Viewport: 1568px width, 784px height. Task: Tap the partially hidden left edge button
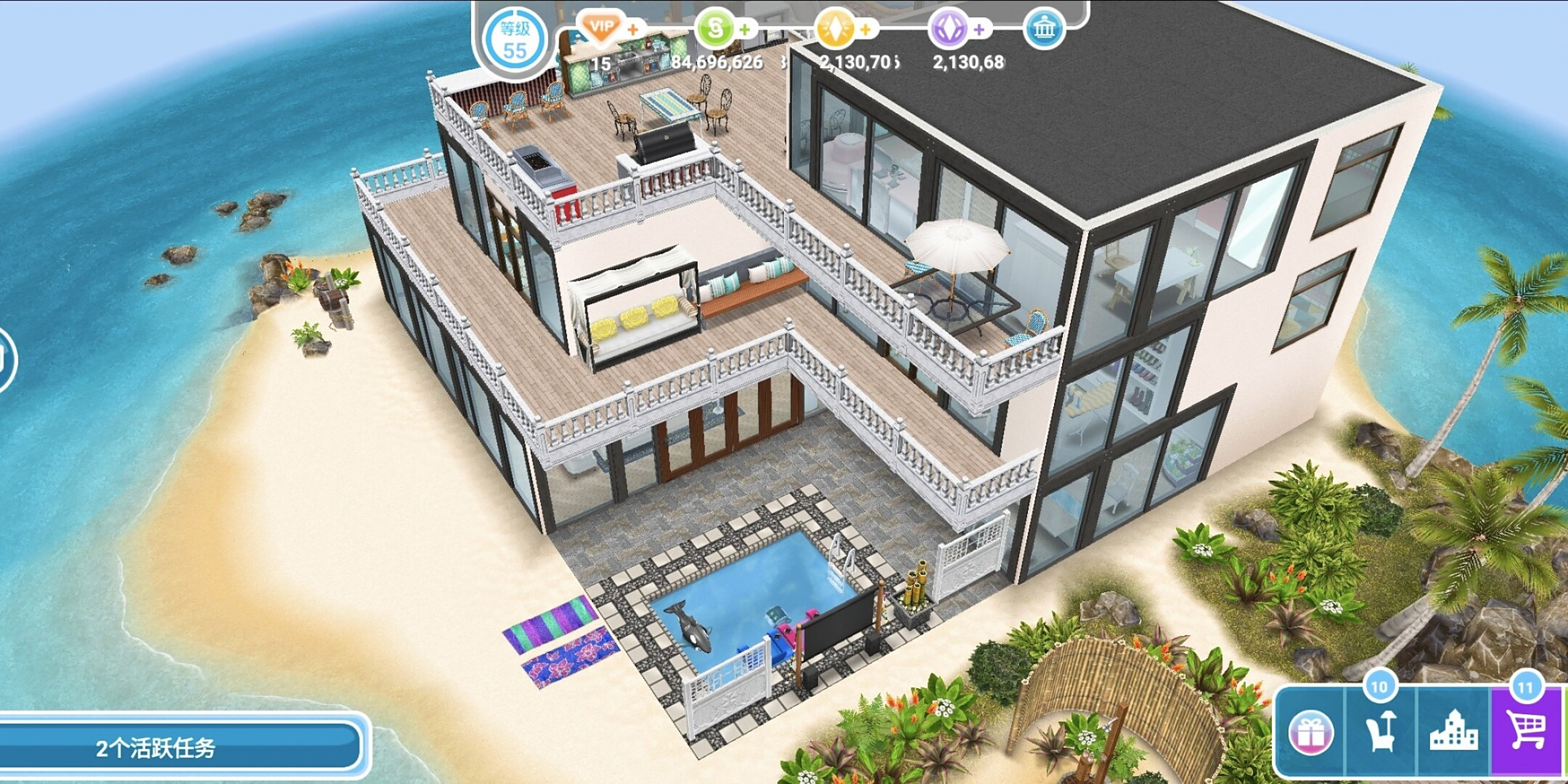tap(5, 360)
